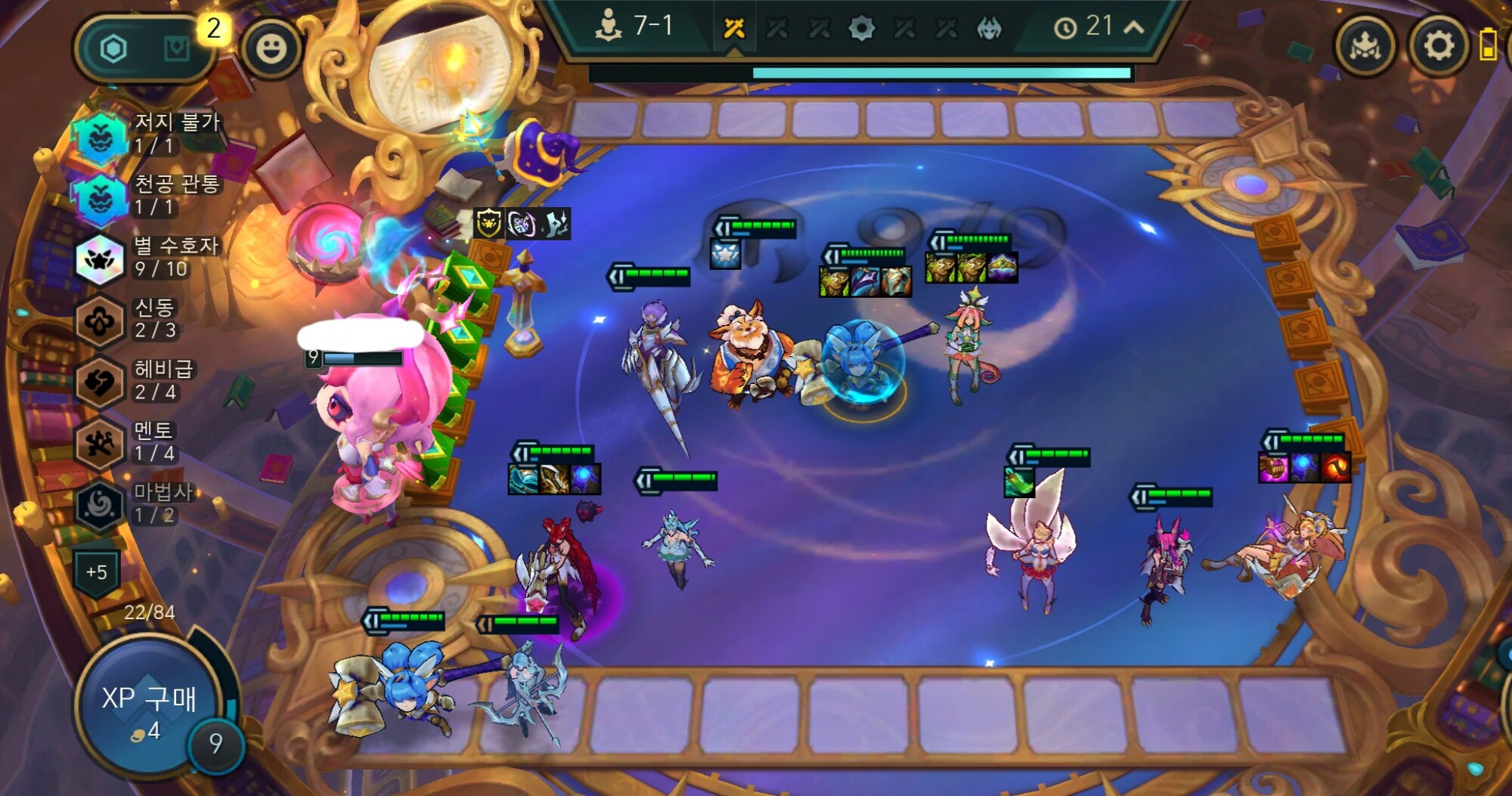Inspect the crowned shield augment icon
The height and width of the screenshot is (796, 1512).
coord(489,224)
